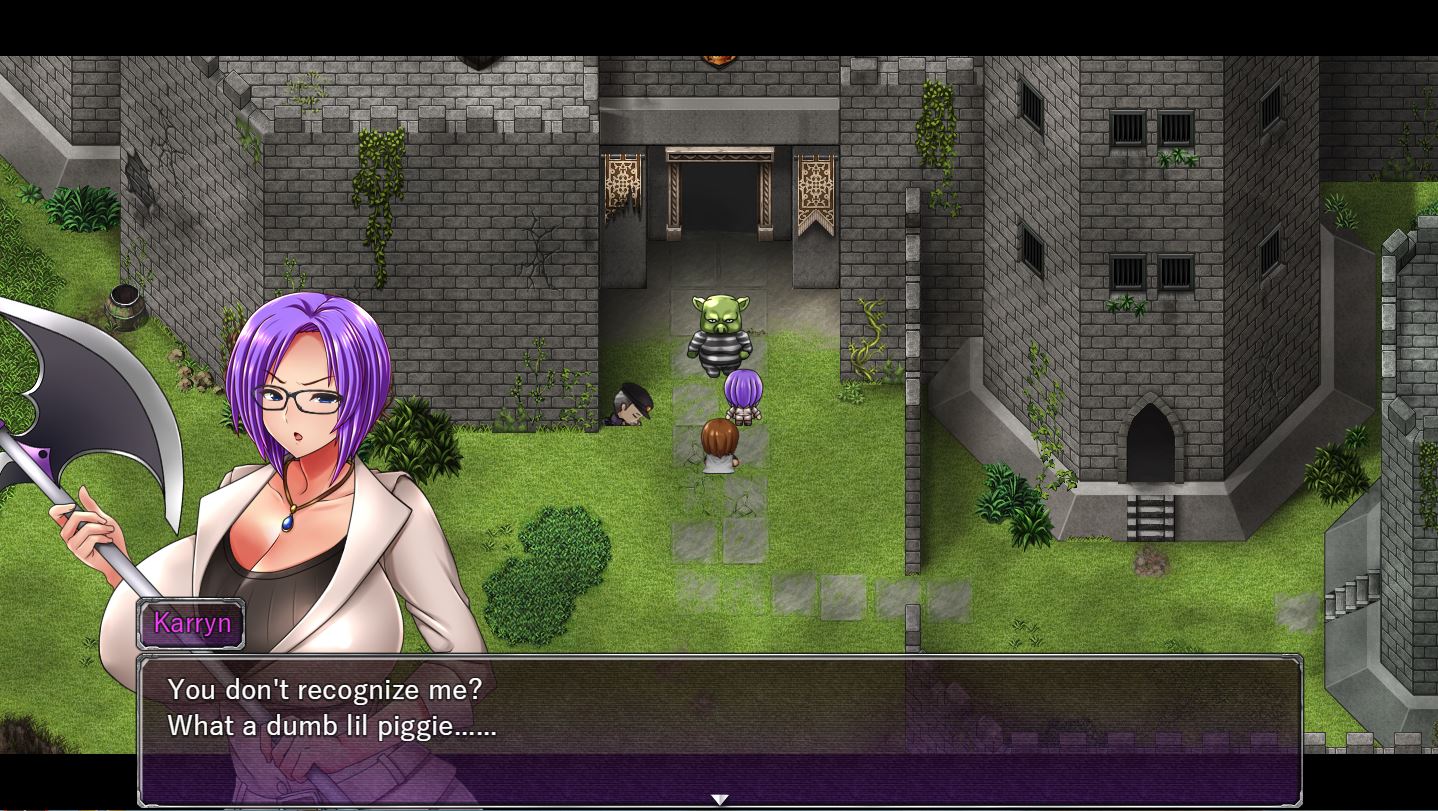
Task: Click the Karryn name plate
Action: pyautogui.click(x=192, y=623)
